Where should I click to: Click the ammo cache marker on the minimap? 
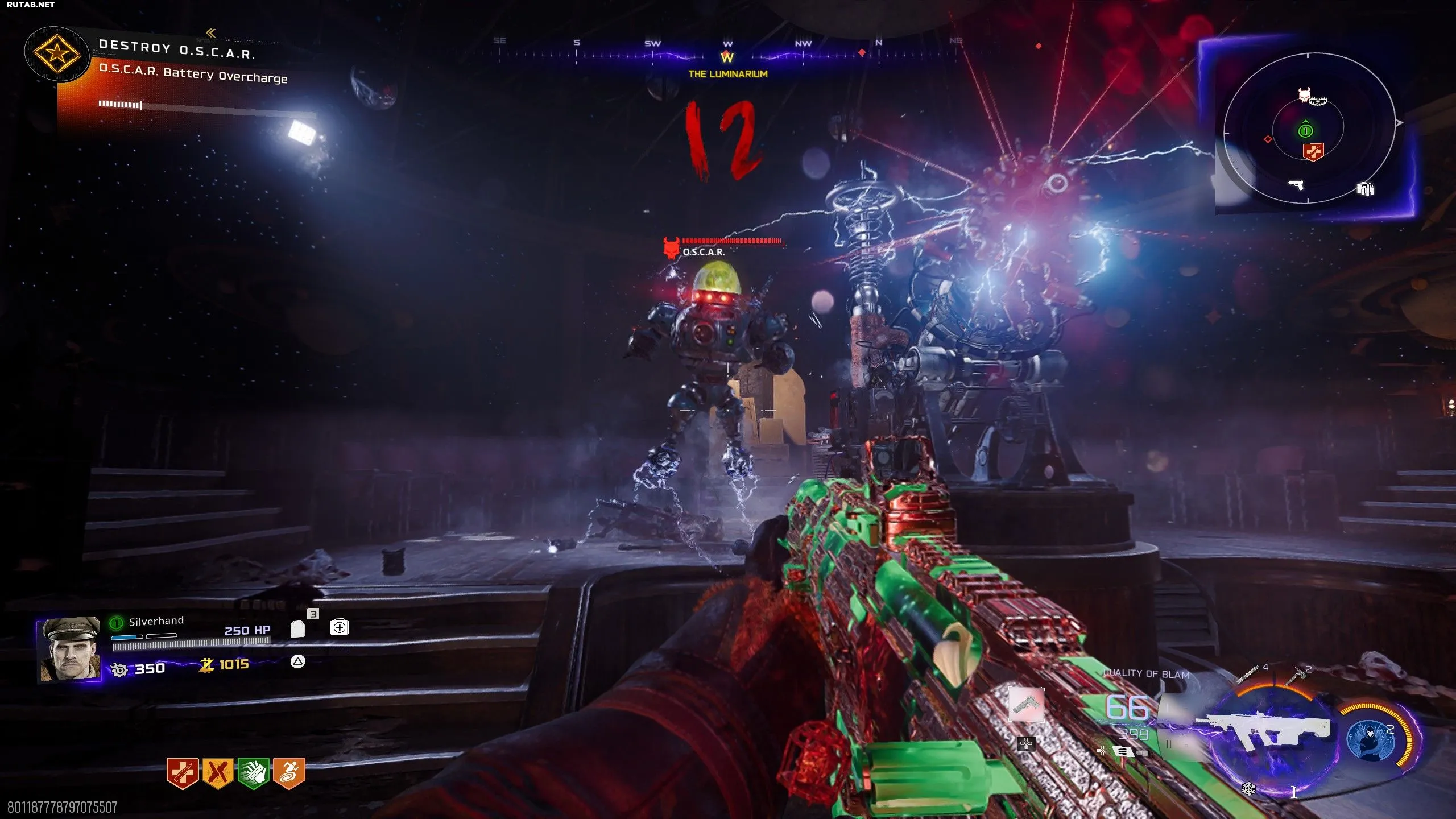[x=1365, y=188]
